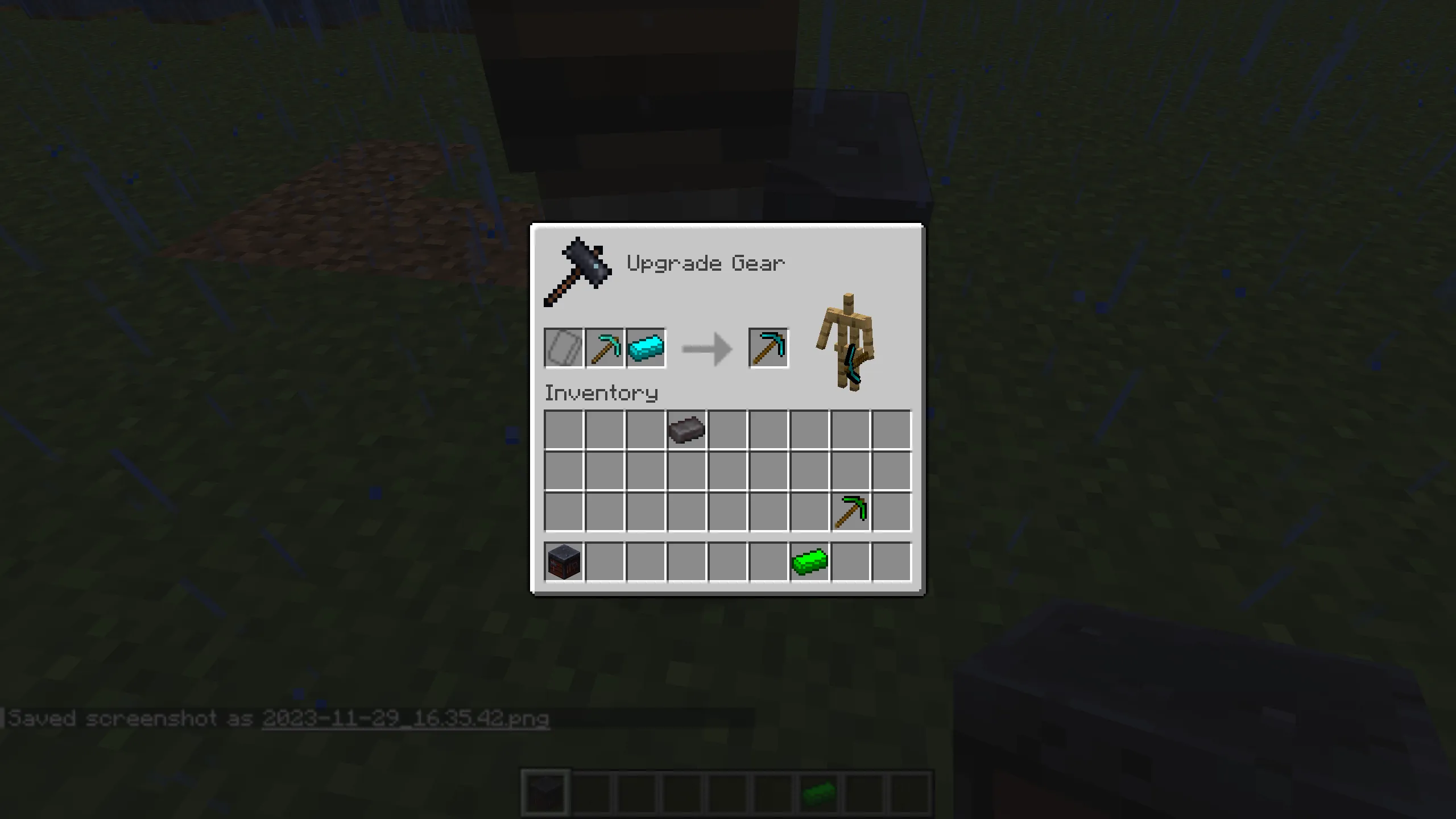Click the Inventory label text
This screenshot has height=819, width=1456.
601,392
